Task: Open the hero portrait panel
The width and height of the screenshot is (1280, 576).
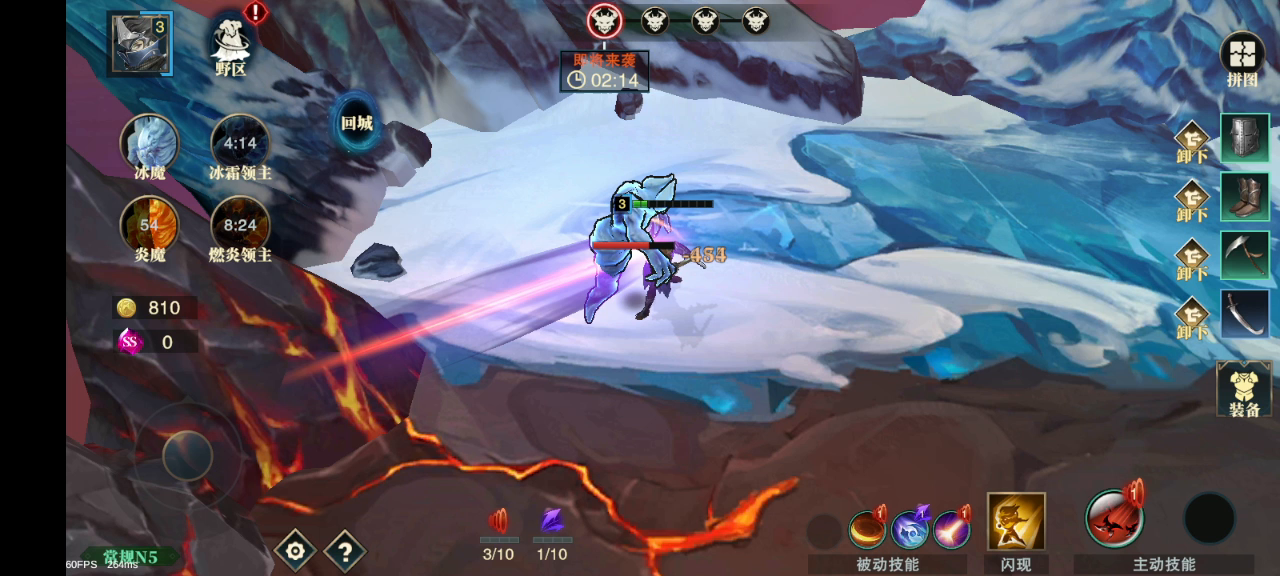Action: [x=139, y=44]
